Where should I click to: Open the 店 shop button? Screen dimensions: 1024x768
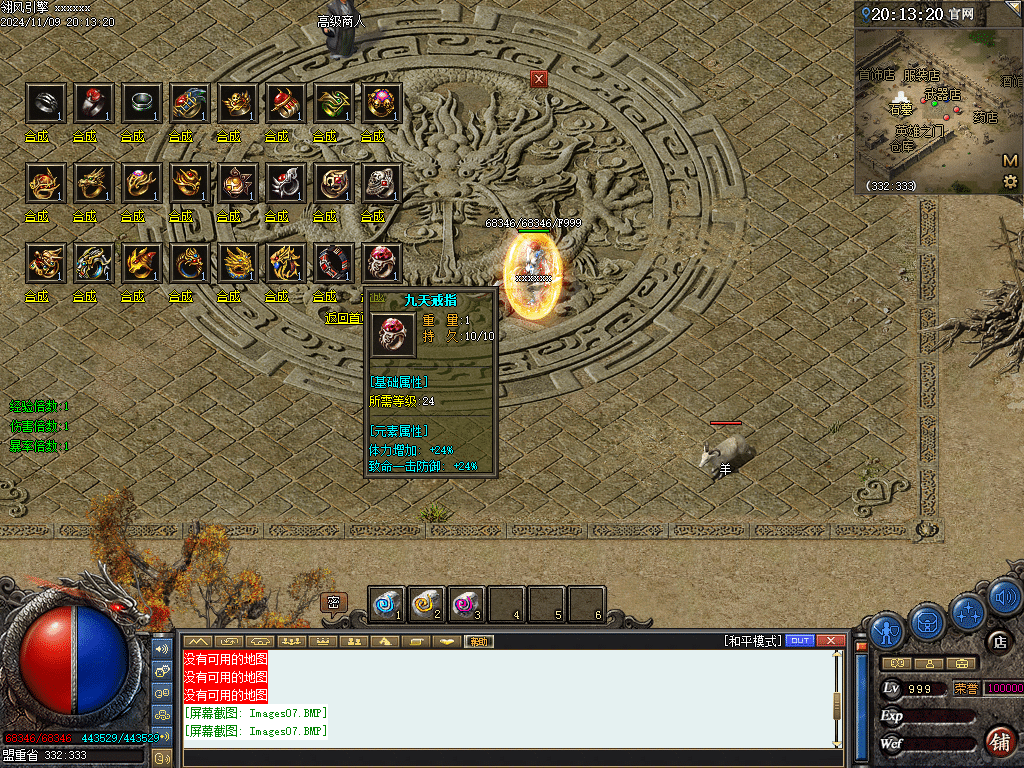click(998, 641)
